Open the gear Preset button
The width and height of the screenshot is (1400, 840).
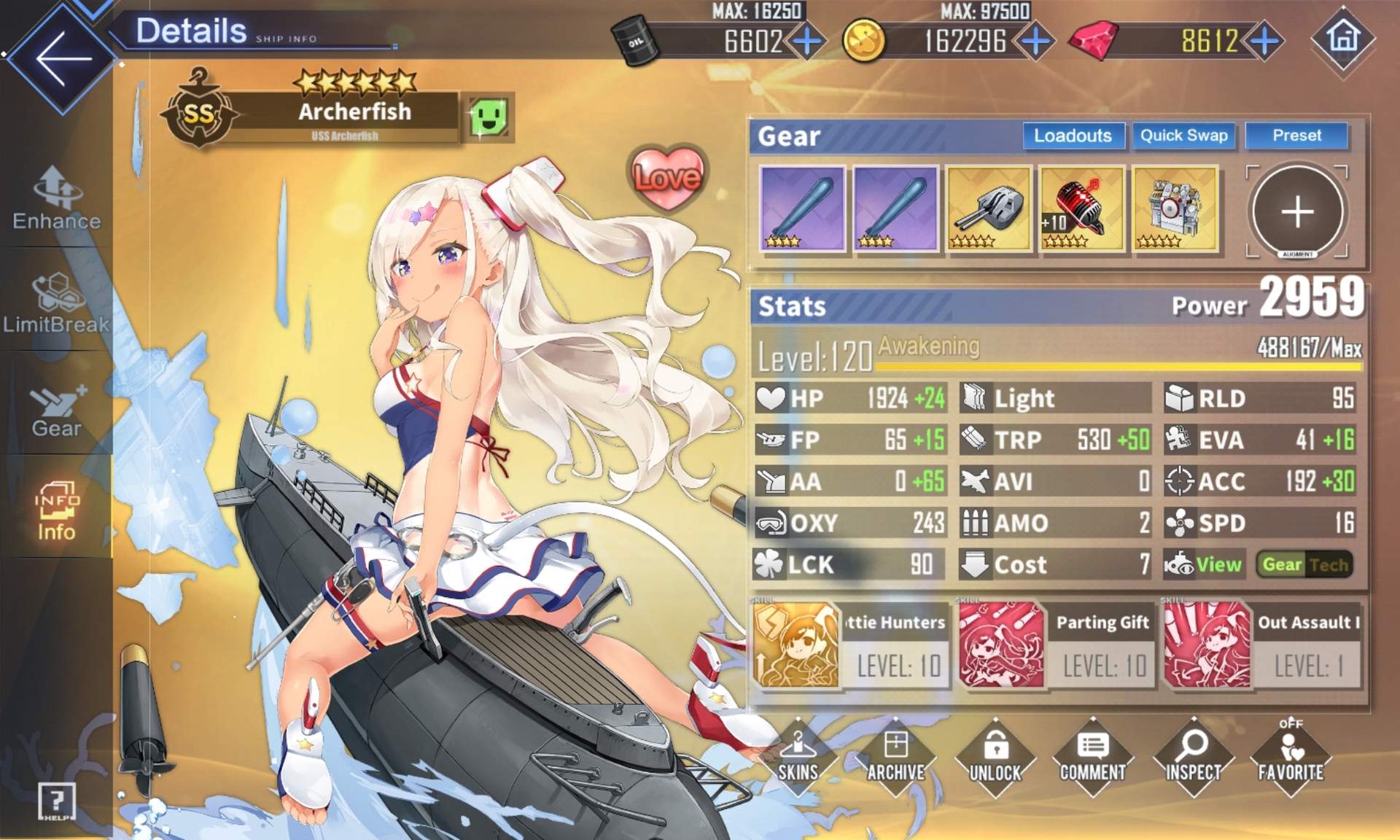(x=1296, y=136)
